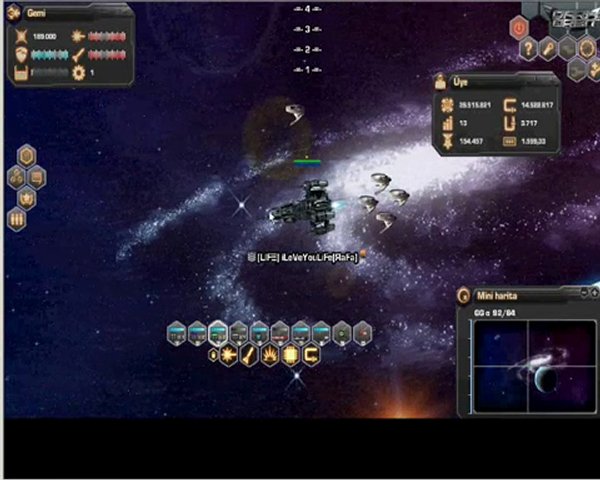Image resolution: width=600 pixels, height=480 pixels.
Task: Open the group members hexagon on the left
Action: 17,177
